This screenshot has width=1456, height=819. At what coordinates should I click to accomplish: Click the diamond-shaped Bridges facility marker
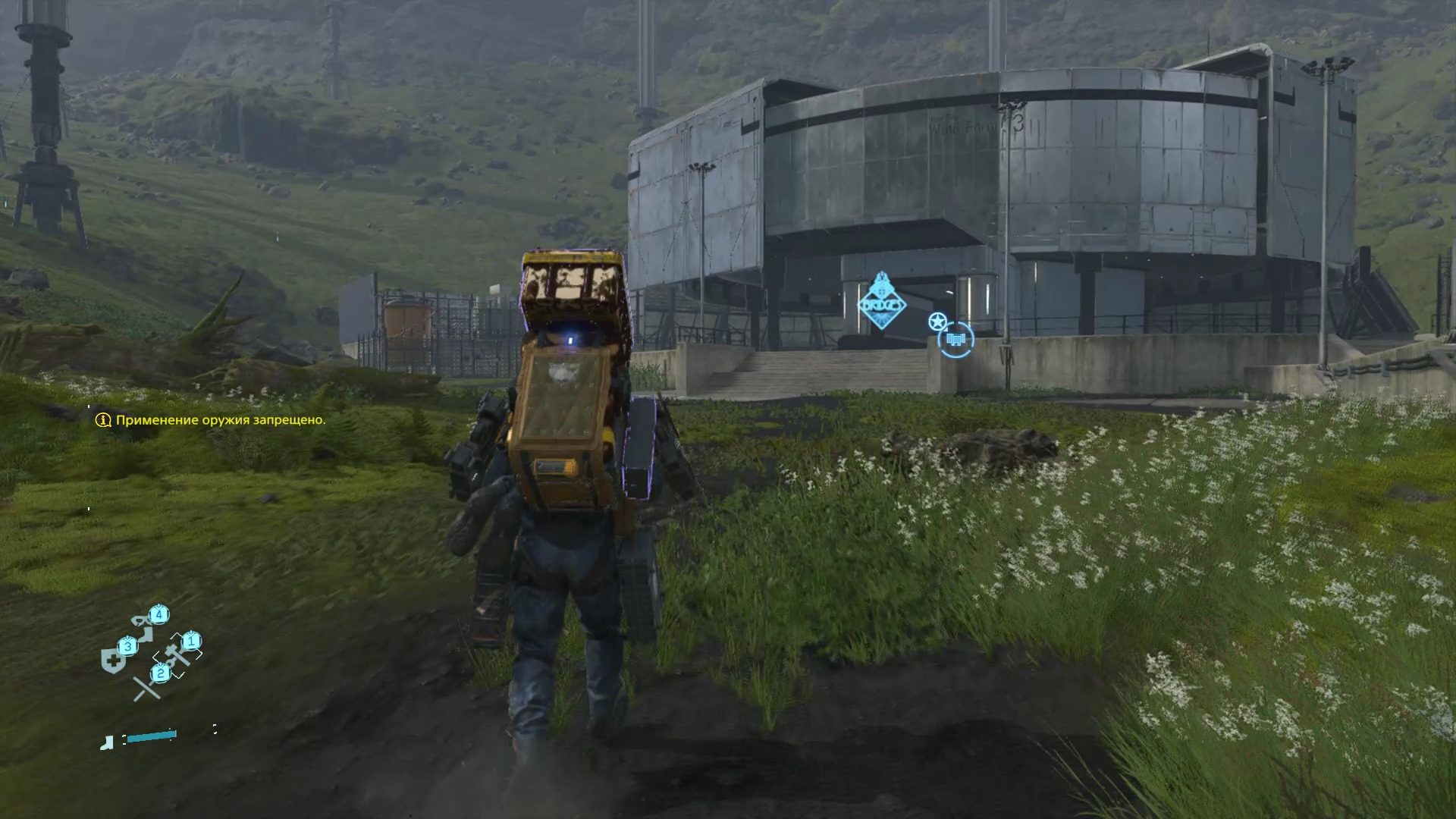[881, 303]
